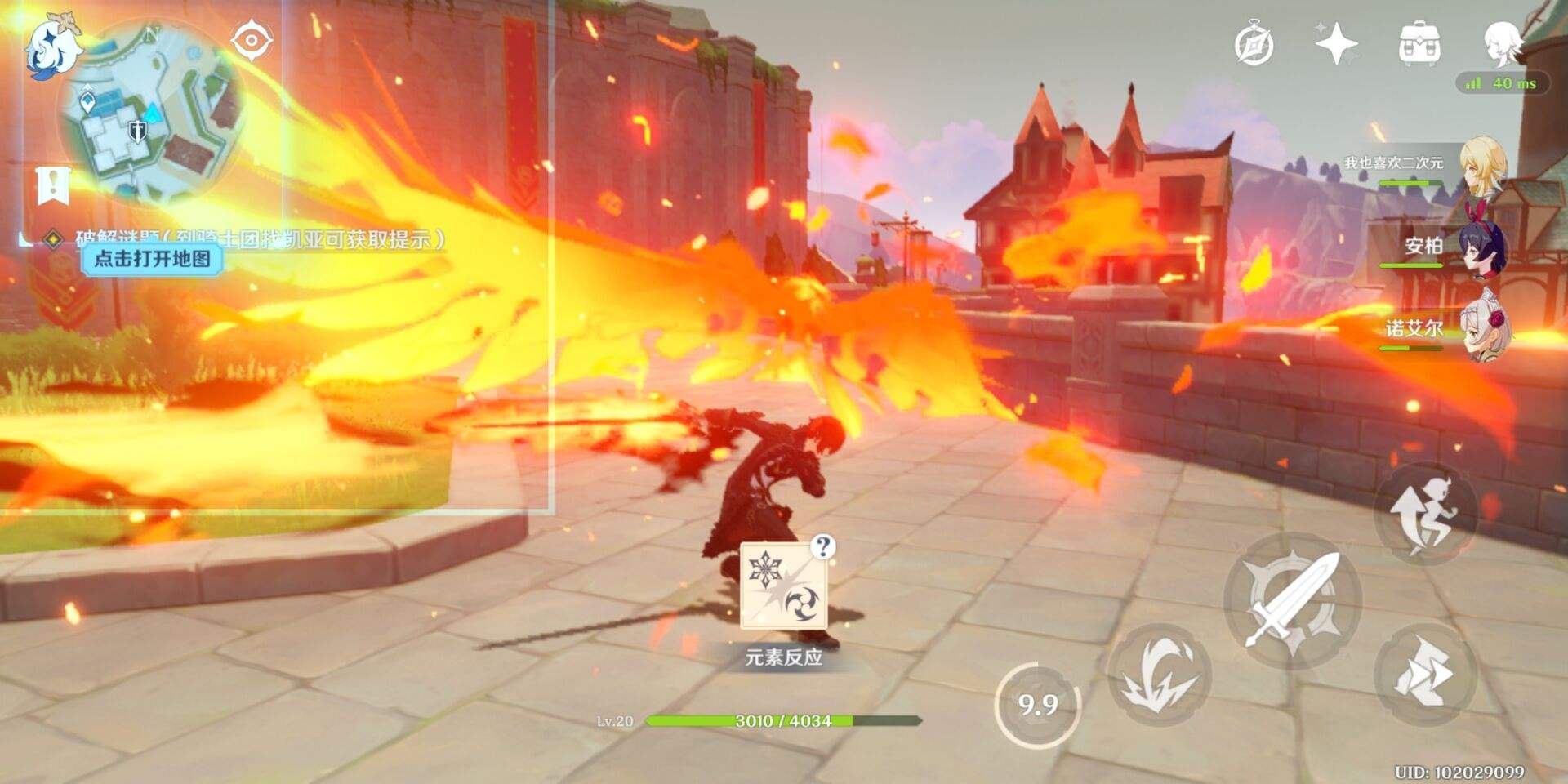
Task: Click the blue open-map tooltip
Action: click(152, 260)
